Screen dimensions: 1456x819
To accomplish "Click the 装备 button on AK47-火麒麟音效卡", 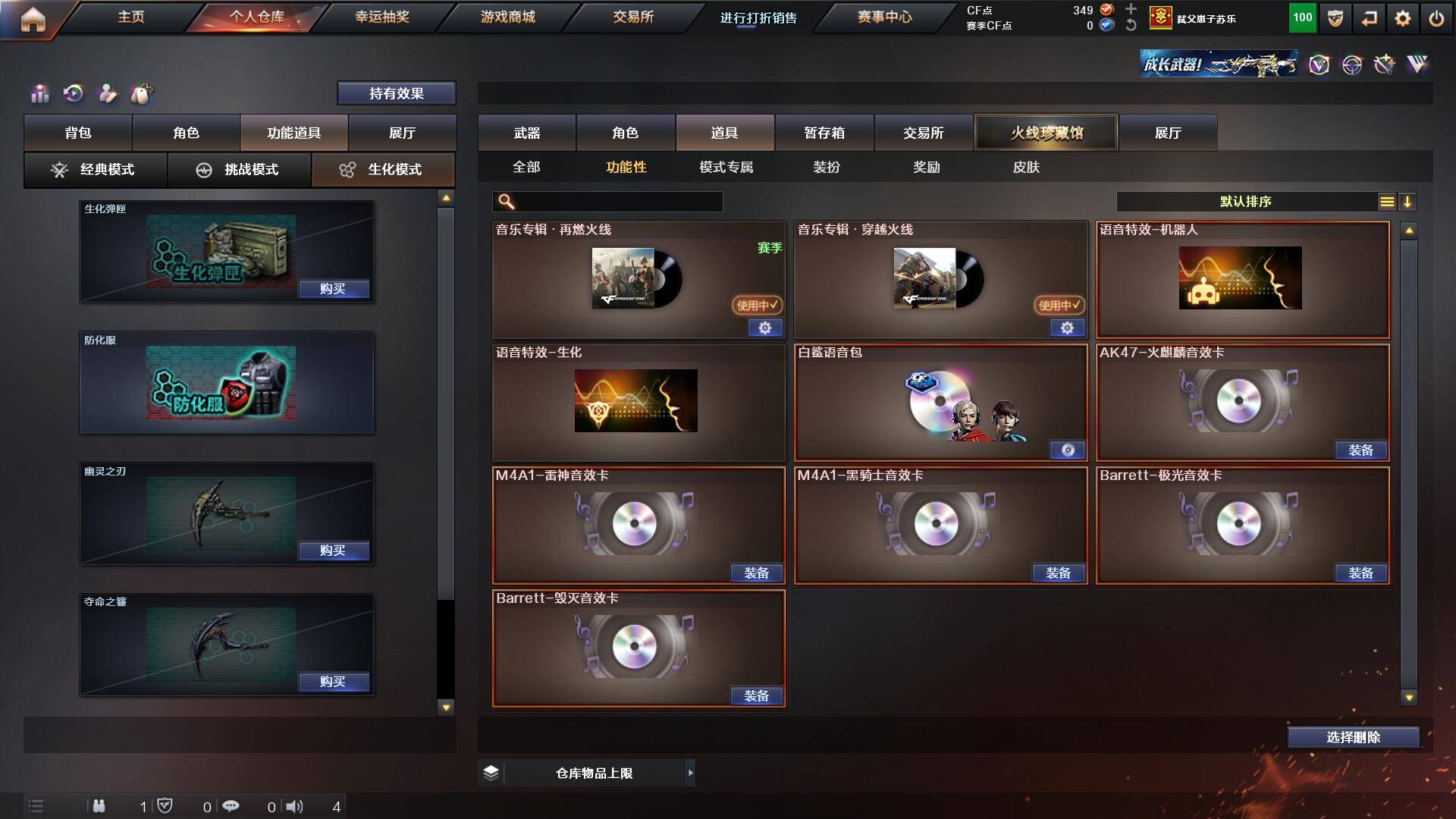I will pyautogui.click(x=1361, y=450).
